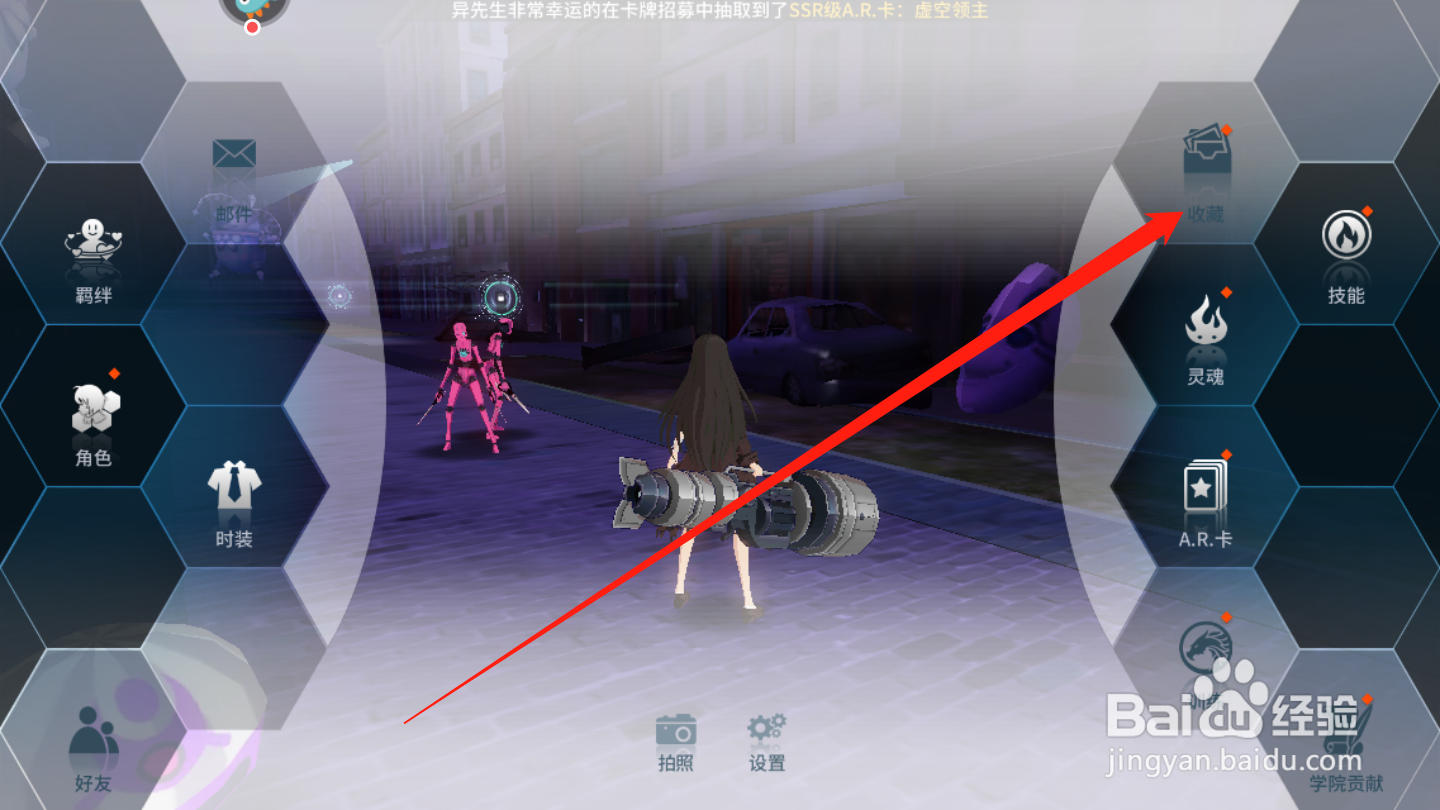Open the A.R.卡 card menu
This screenshot has width=1440, height=810.
(1205, 505)
